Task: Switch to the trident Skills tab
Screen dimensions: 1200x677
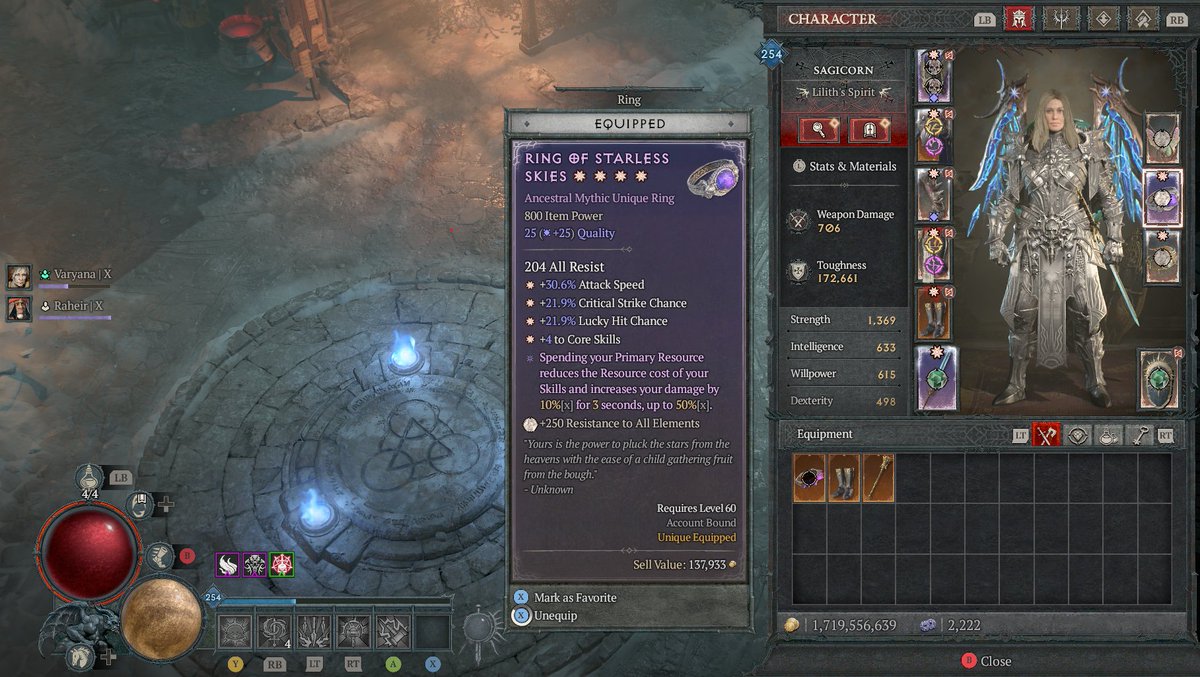Action: coord(1059,19)
